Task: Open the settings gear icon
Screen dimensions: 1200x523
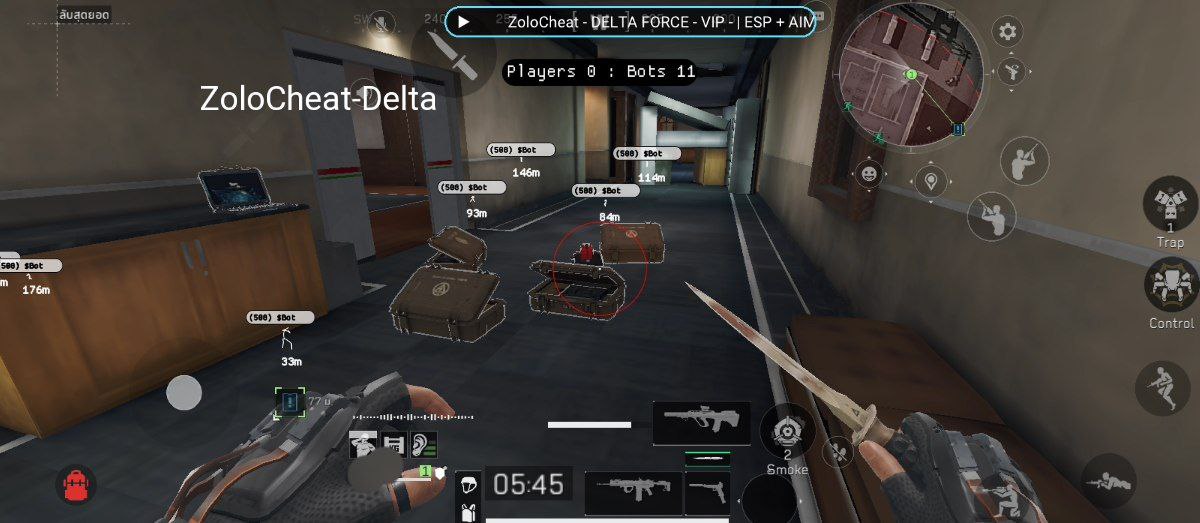Action: [1007, 32]
